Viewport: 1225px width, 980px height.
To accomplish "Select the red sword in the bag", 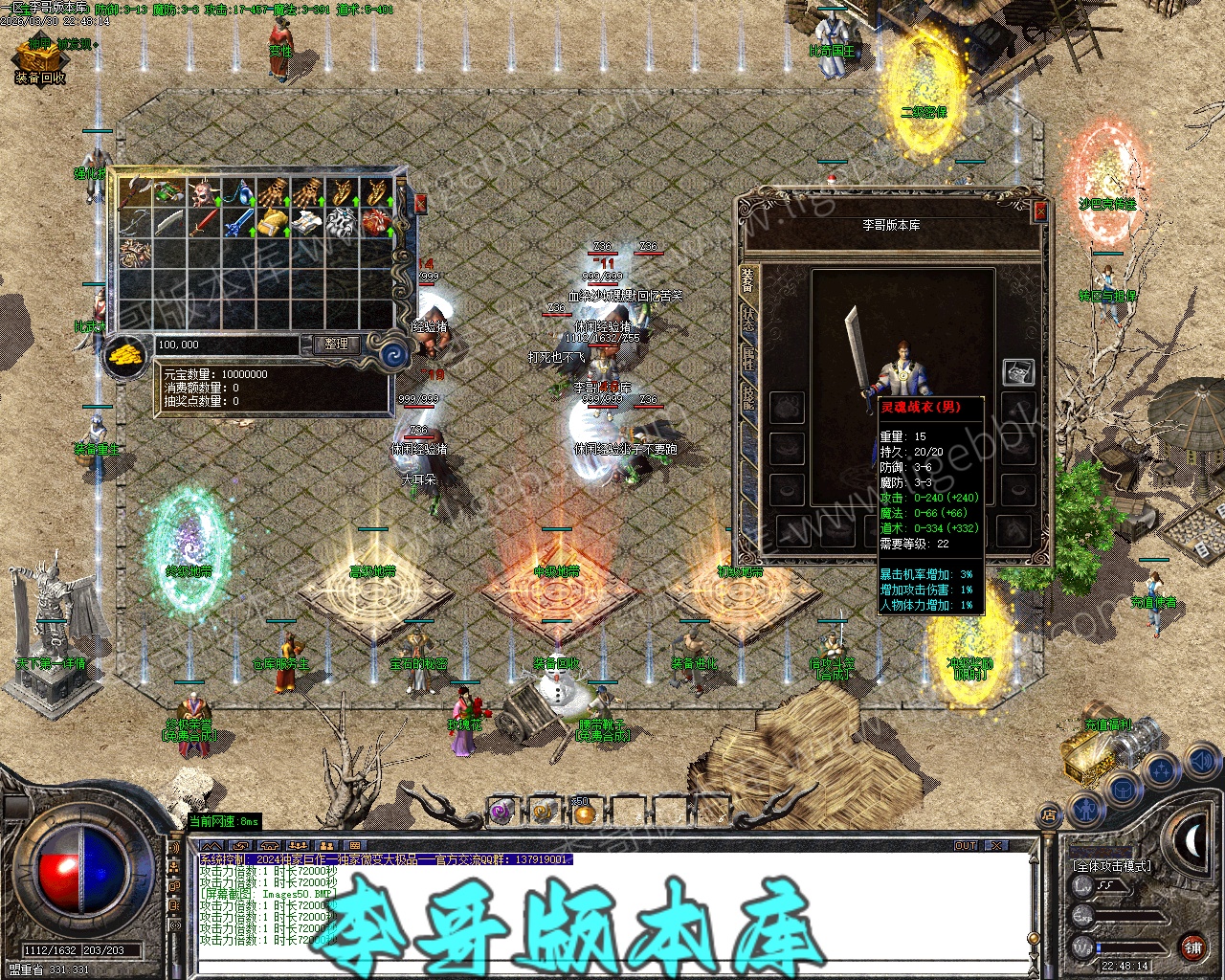I will [x=204, y=224].
